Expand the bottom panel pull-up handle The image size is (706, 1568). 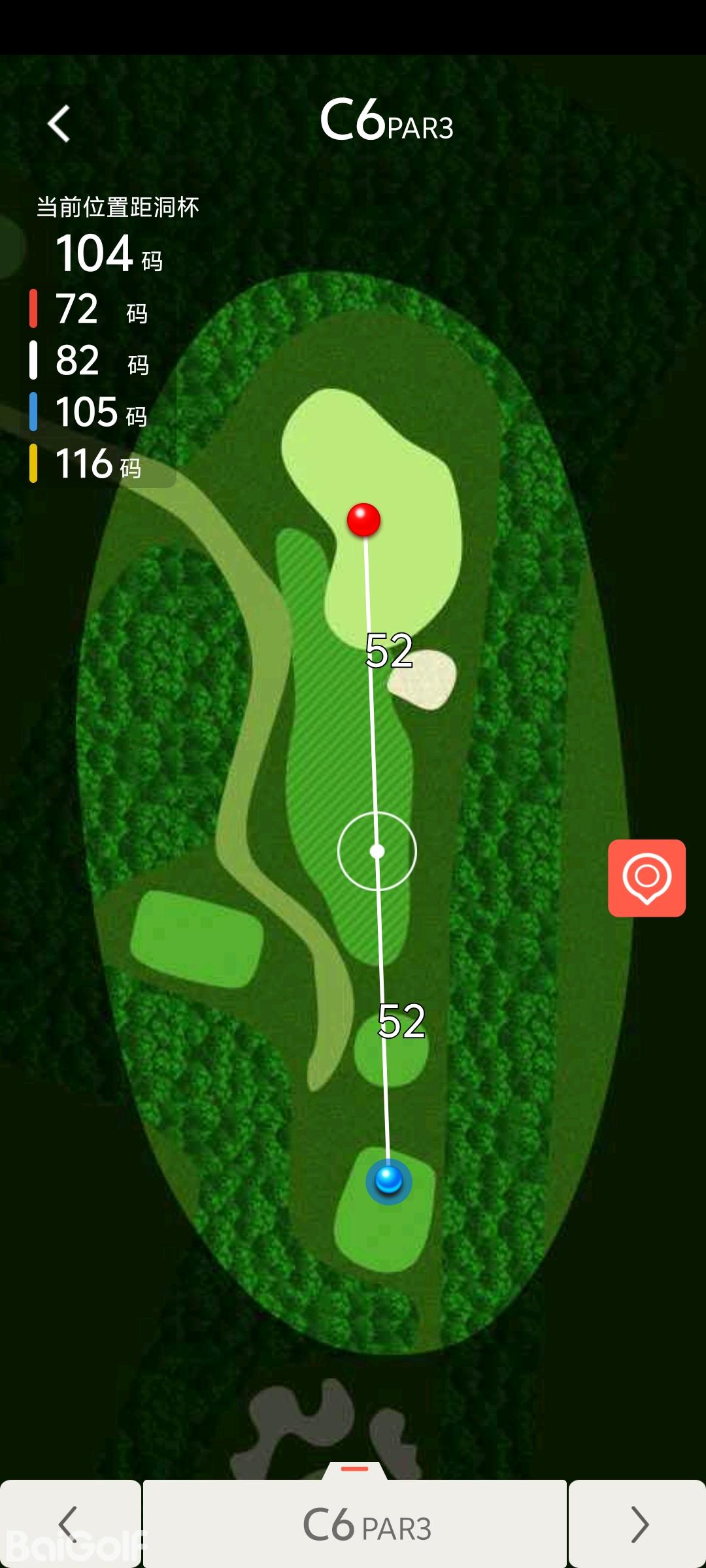[355, 1469]
